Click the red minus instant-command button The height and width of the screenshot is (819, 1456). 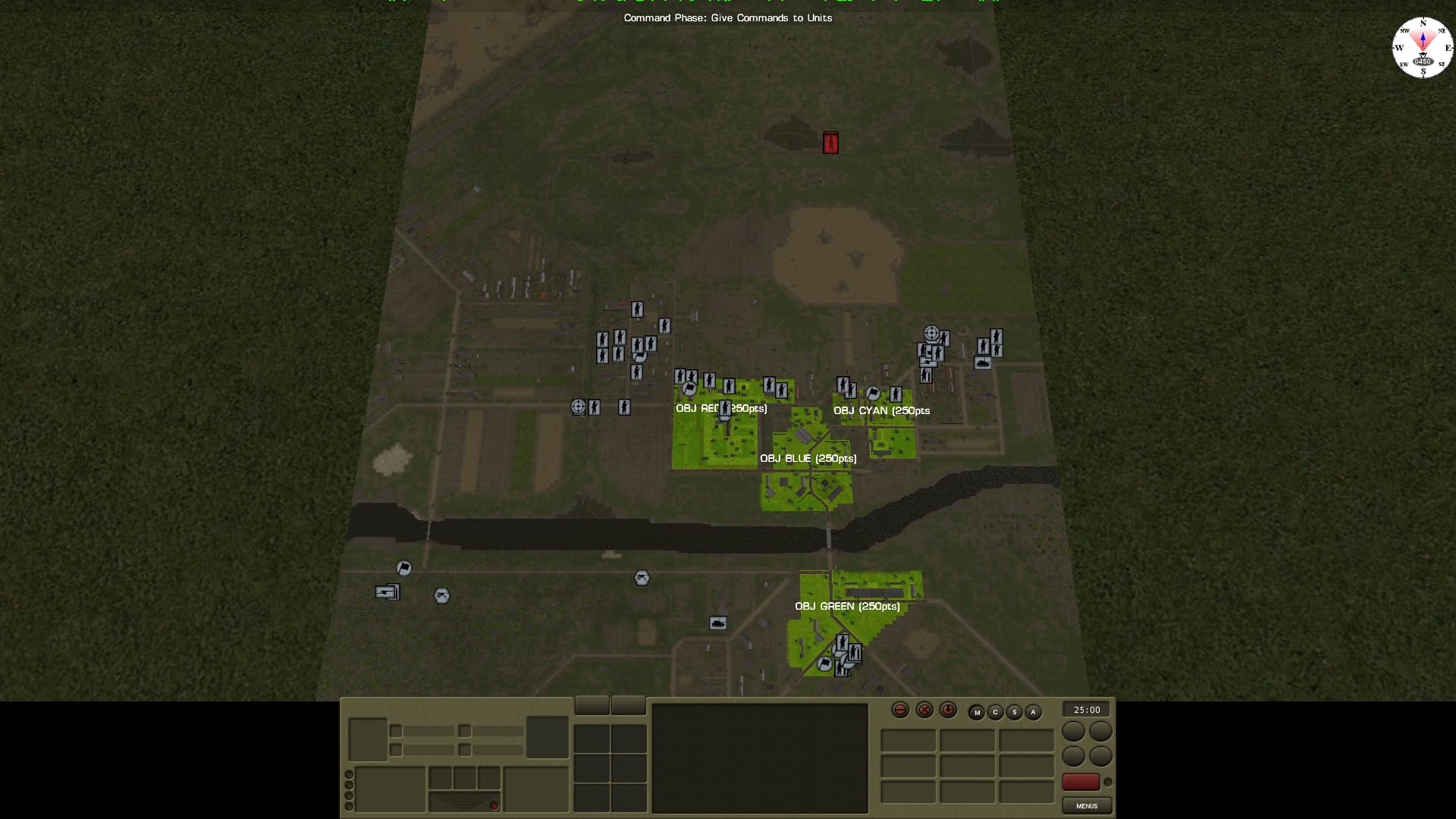point(900,710)
